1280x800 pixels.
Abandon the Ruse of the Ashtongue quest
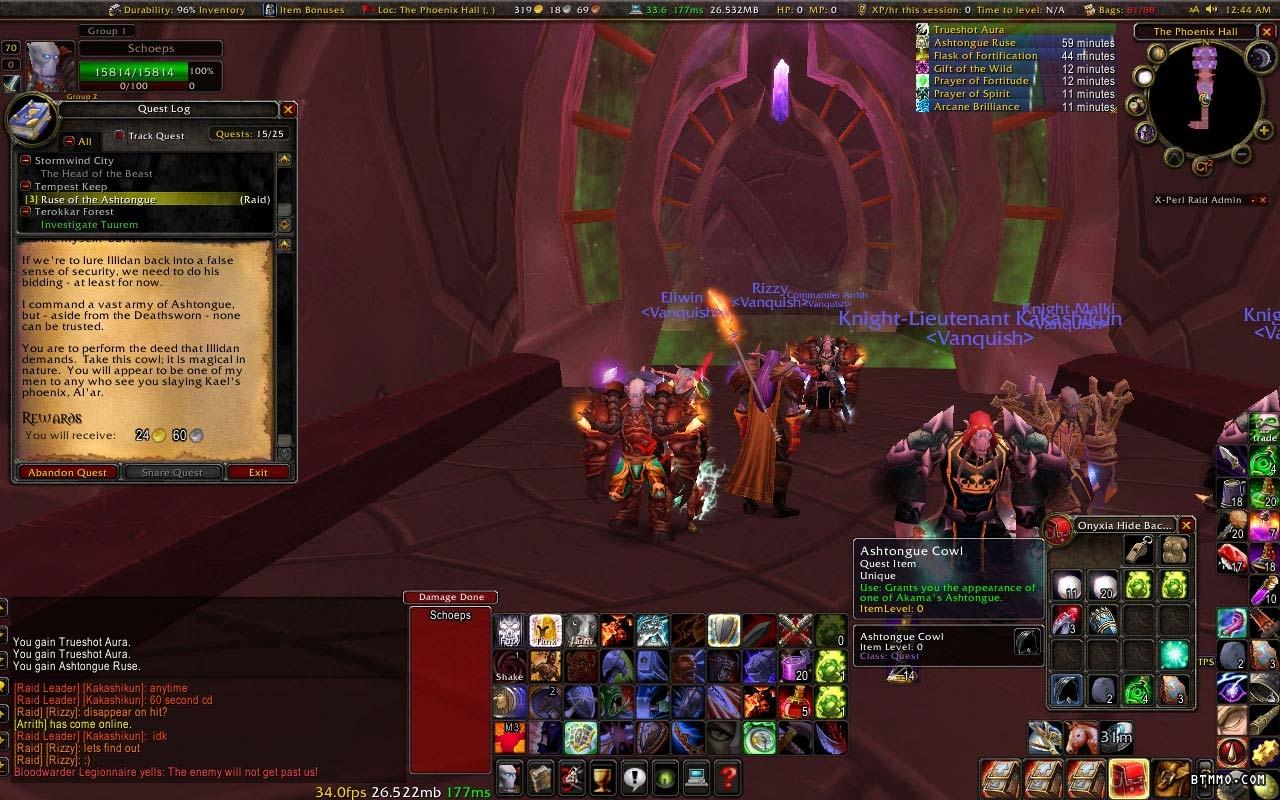[68, 472]
